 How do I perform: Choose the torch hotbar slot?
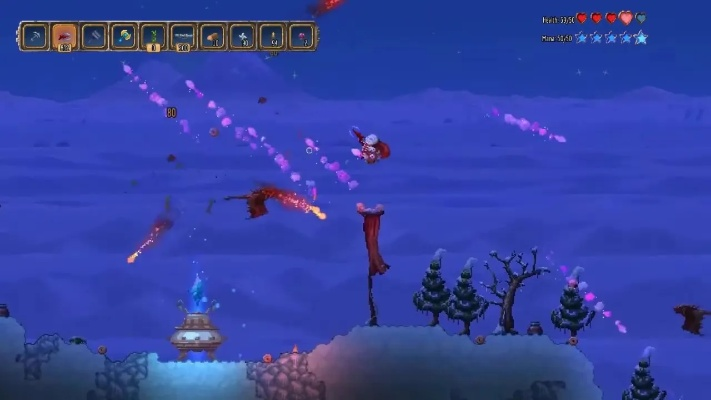[x=272, y=37]
